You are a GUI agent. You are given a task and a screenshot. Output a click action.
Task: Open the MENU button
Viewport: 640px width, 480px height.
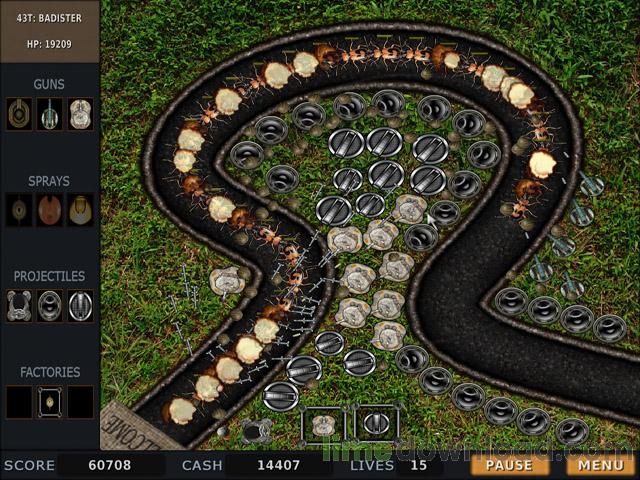pyautogui.click(x=600, y=465)
